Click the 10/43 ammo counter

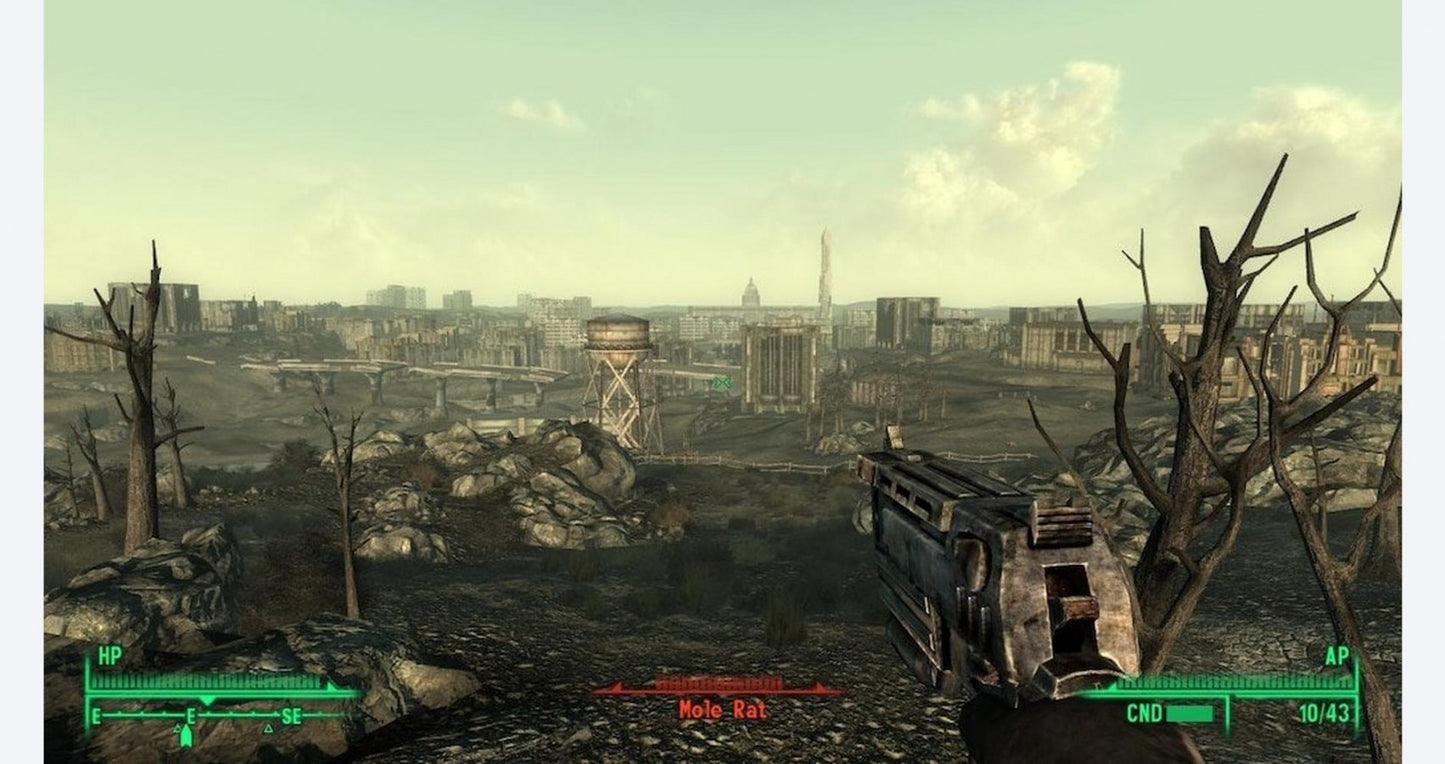click(1324, 712)
